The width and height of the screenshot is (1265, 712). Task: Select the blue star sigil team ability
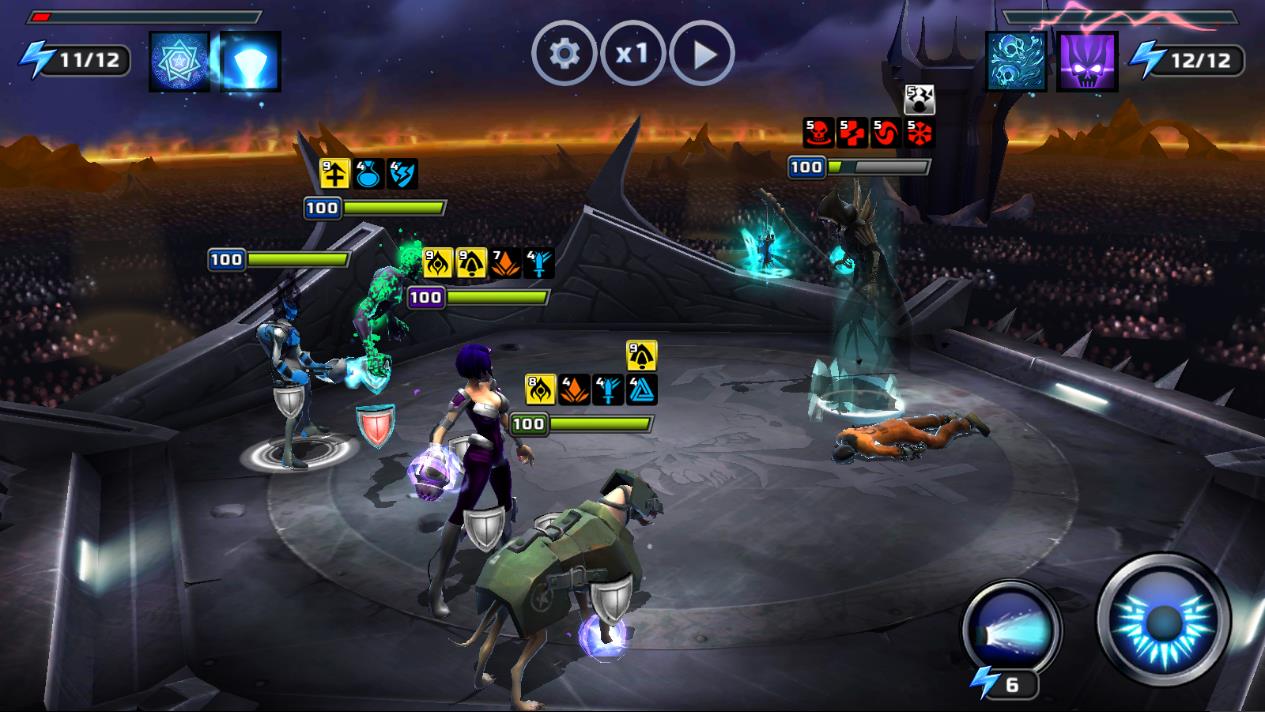(179, 62)
